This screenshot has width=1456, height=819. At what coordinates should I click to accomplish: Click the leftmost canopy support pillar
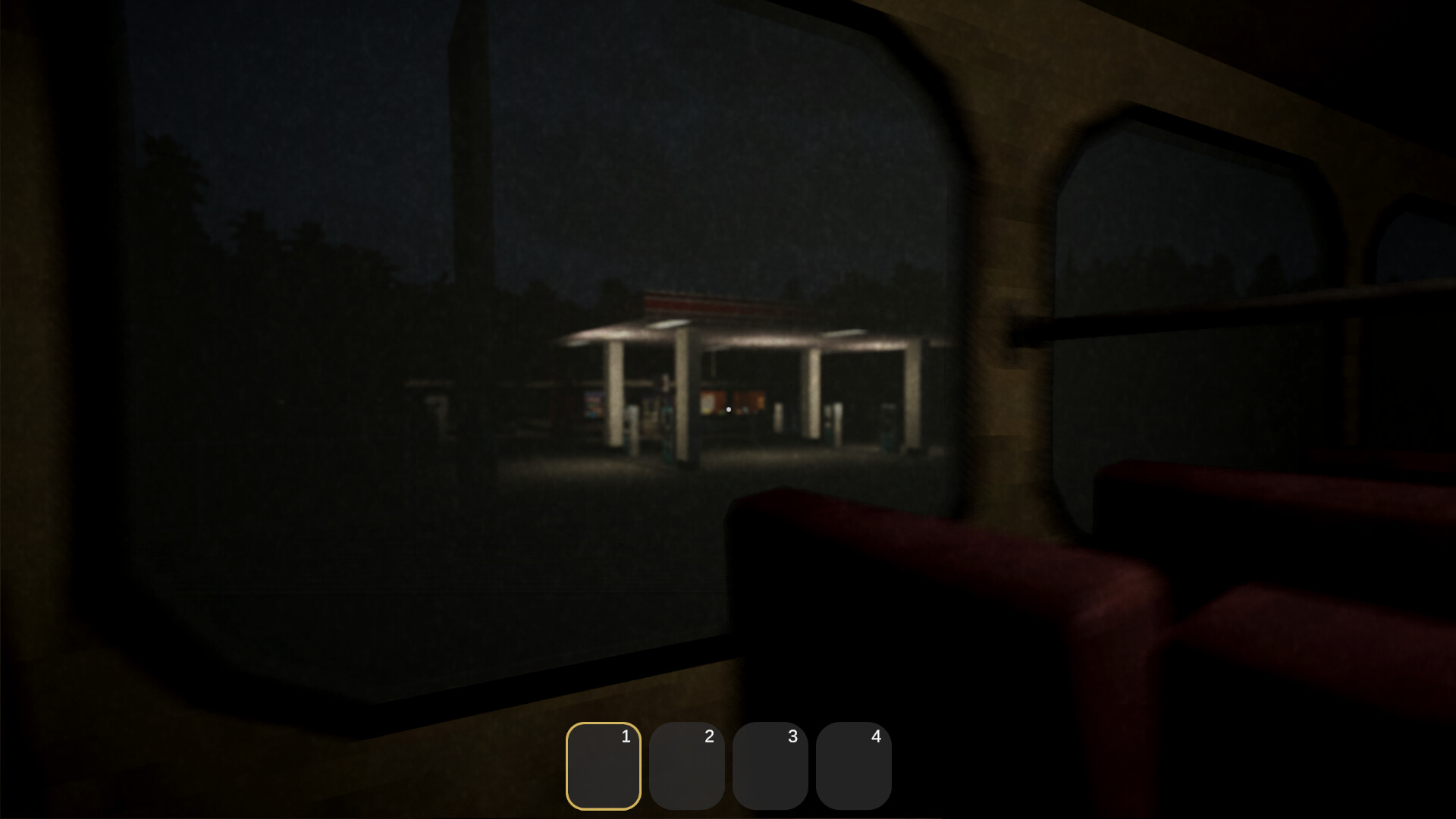point(614,394)
